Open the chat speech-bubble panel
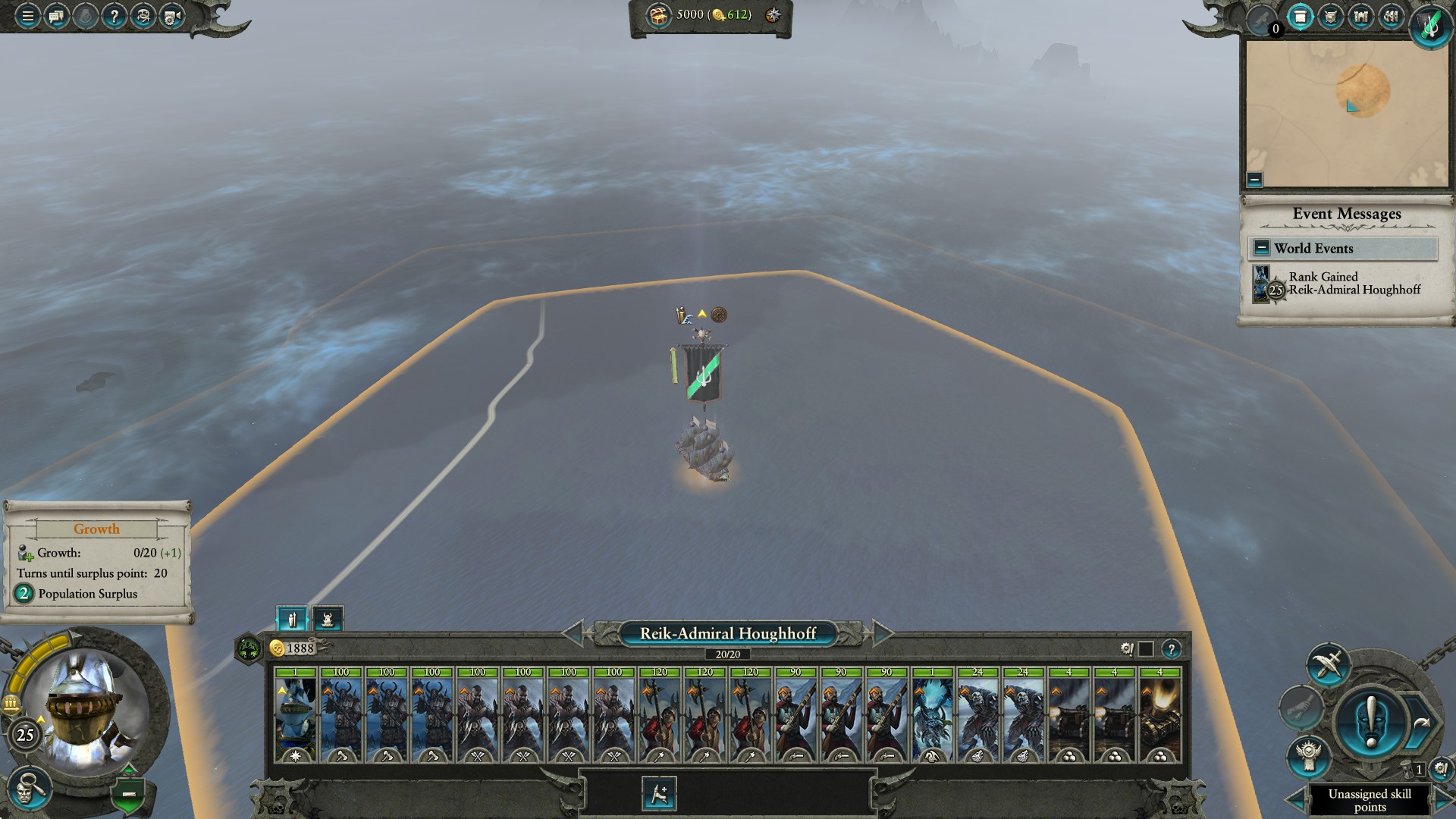 pyautogui.click(x=56, y=16)
